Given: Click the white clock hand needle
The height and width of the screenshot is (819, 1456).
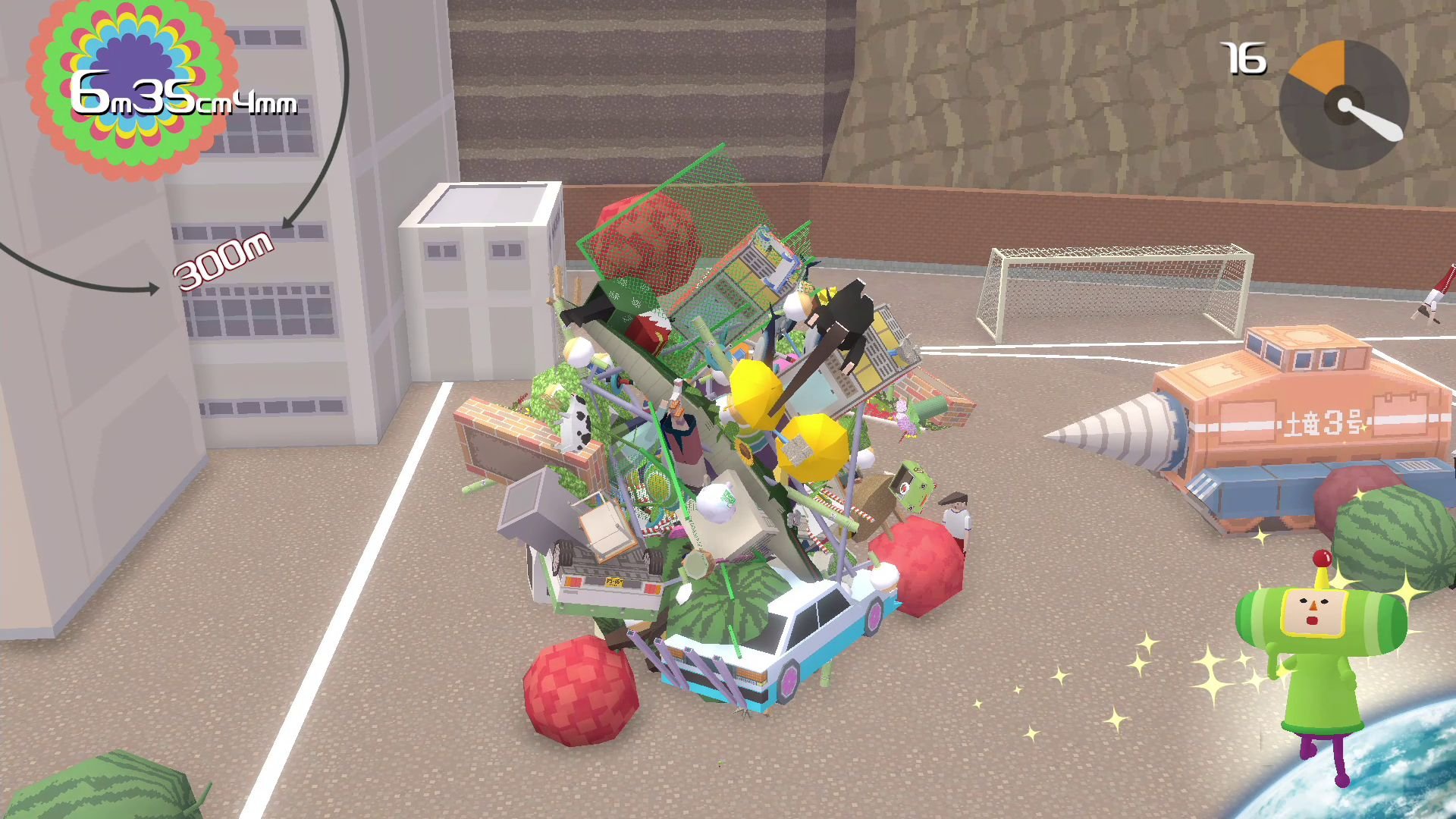Looking at the screenshot, I should 1373,121.
